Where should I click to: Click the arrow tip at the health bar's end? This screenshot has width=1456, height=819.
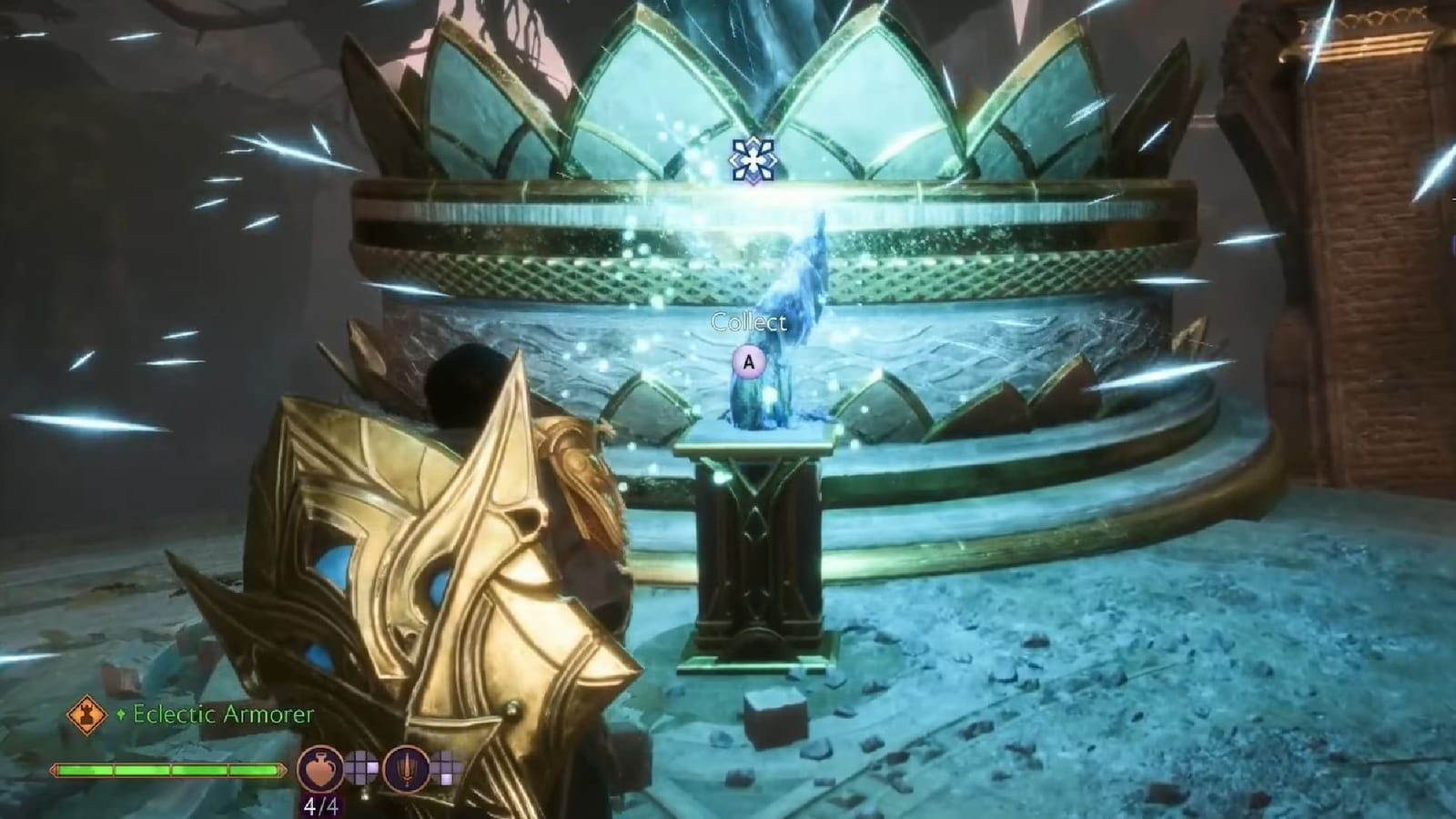click(283, 769)
